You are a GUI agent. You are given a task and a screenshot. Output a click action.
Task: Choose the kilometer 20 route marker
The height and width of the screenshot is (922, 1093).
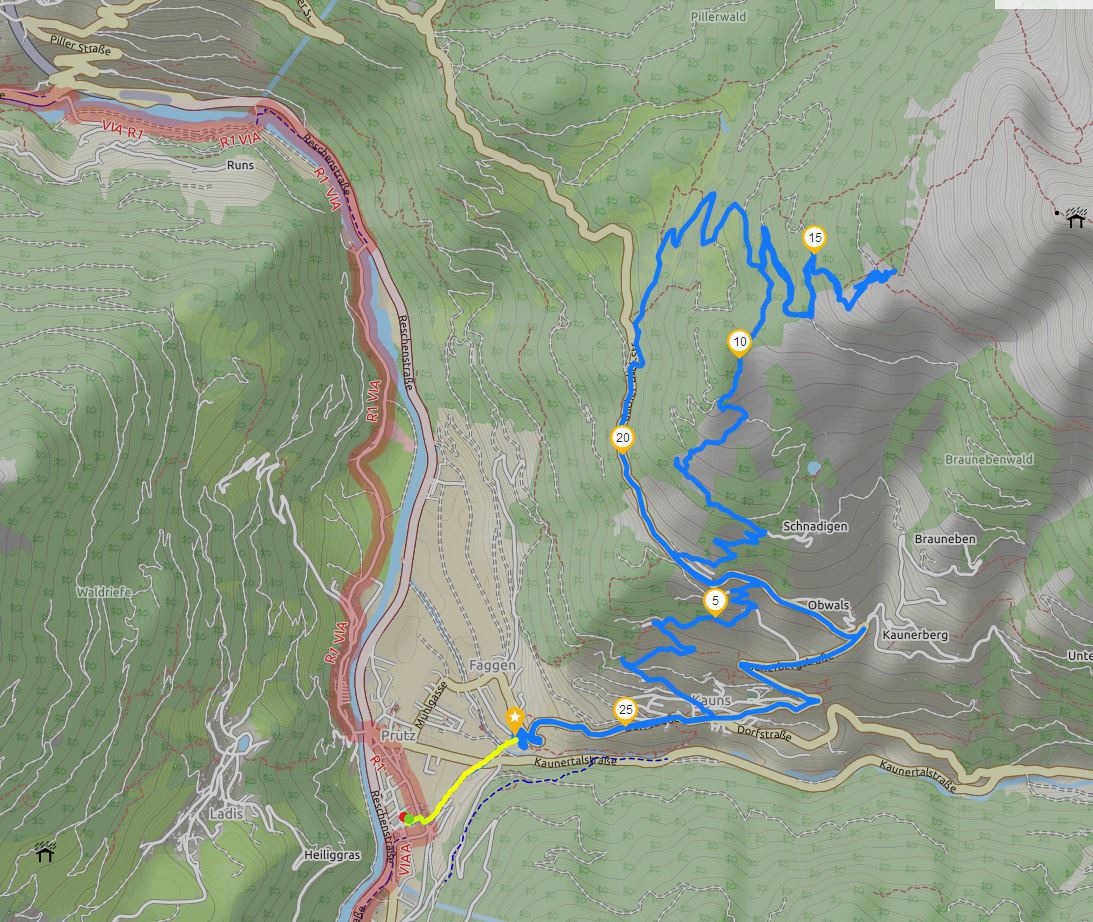622,437
